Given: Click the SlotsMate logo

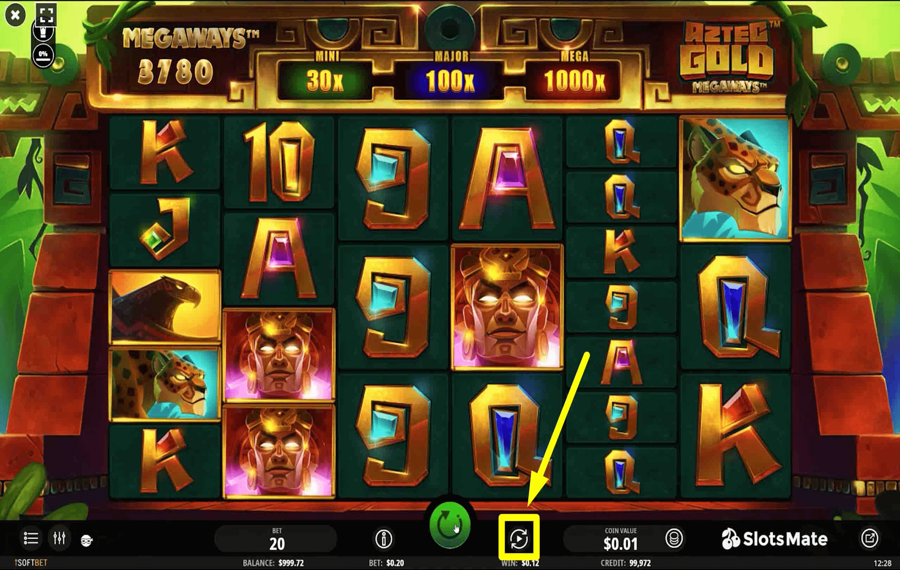Looking at the screenshot, I should point(775,539).
